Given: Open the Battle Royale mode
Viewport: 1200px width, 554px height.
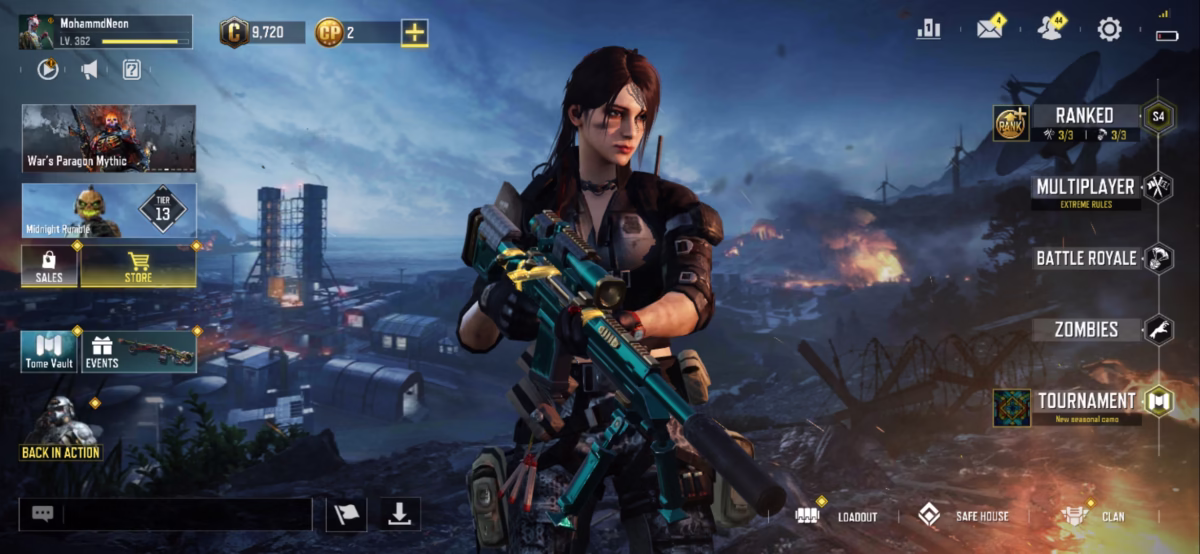Looking at the screenshot, I should pos(1086,258).
